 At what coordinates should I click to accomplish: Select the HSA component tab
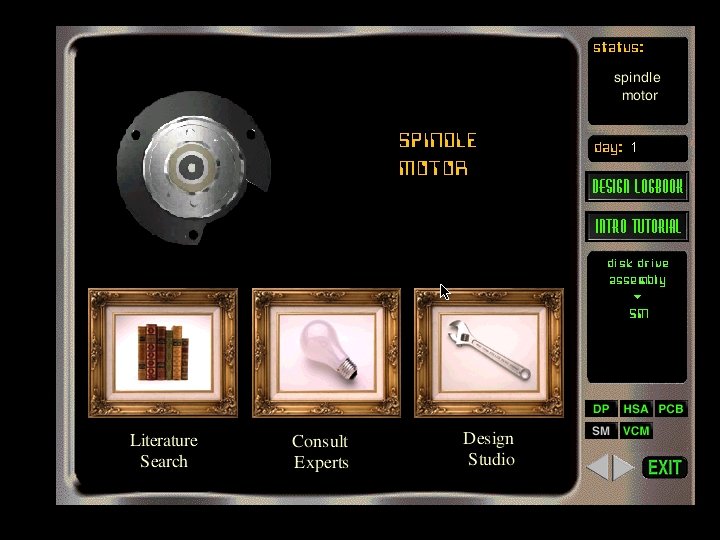(x=636, y=409)
